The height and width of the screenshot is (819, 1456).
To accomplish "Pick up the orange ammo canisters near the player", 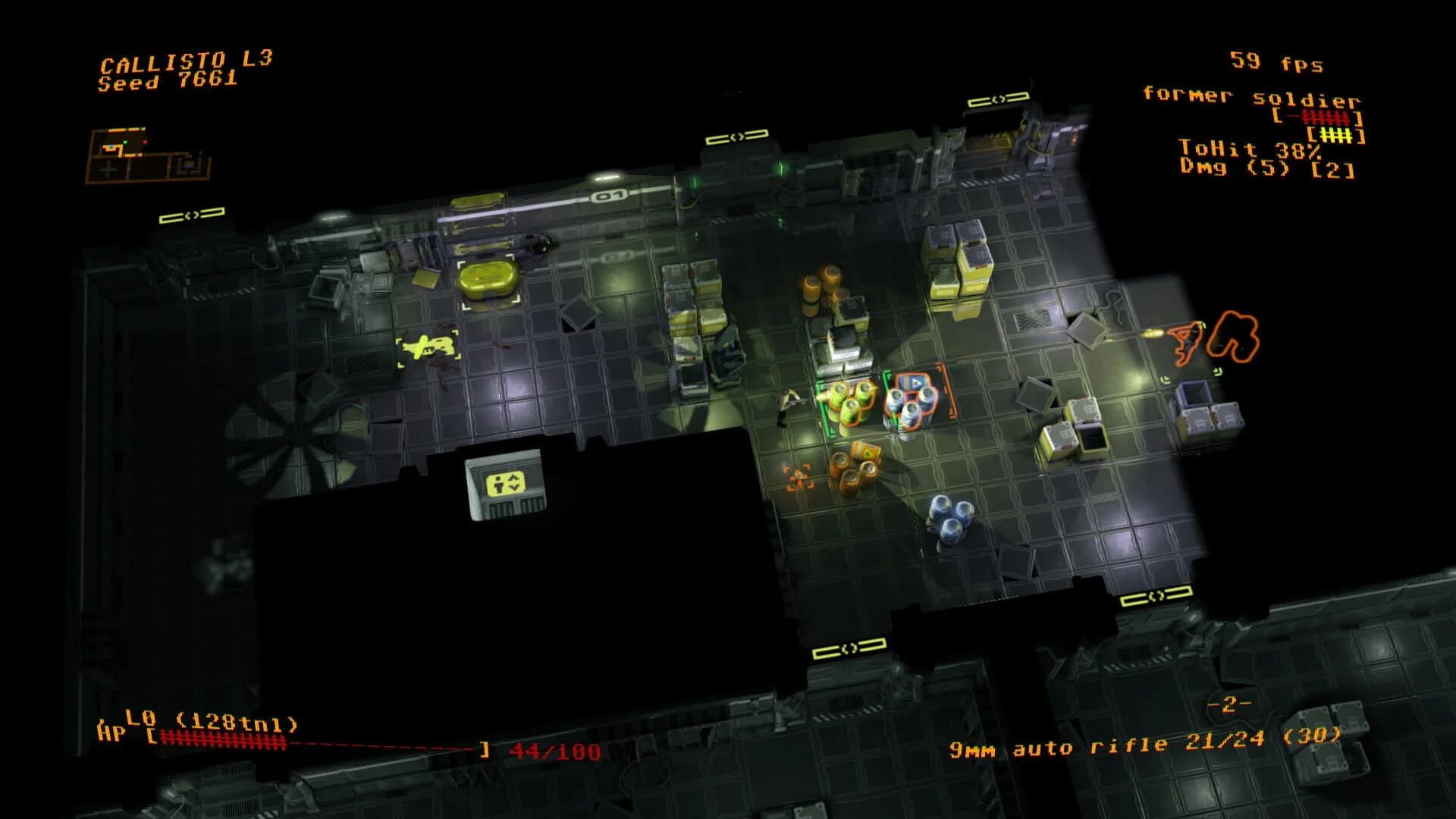I will [853, 470].
